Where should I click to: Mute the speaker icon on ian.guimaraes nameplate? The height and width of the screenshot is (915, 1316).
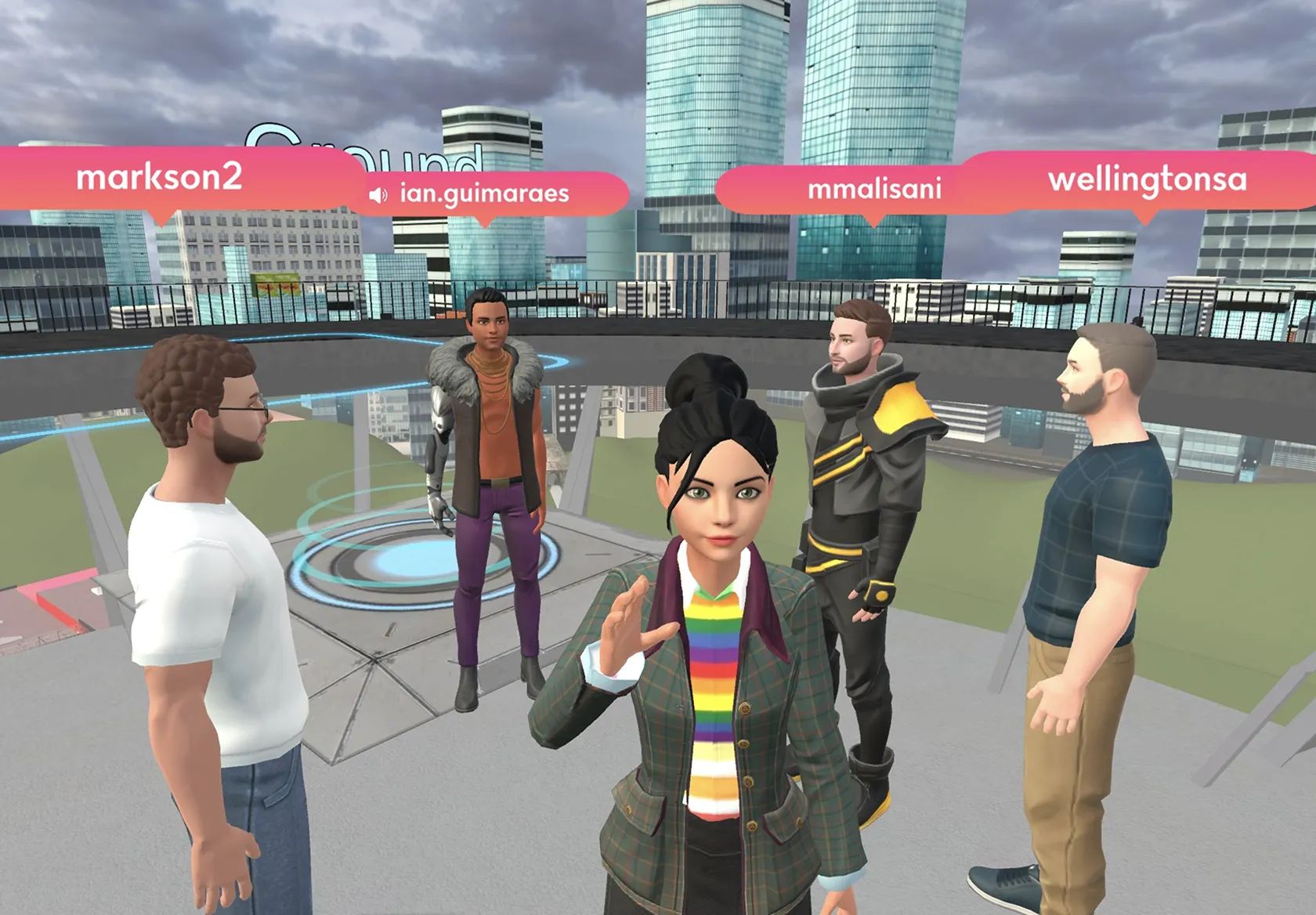[x=379, y=193]
